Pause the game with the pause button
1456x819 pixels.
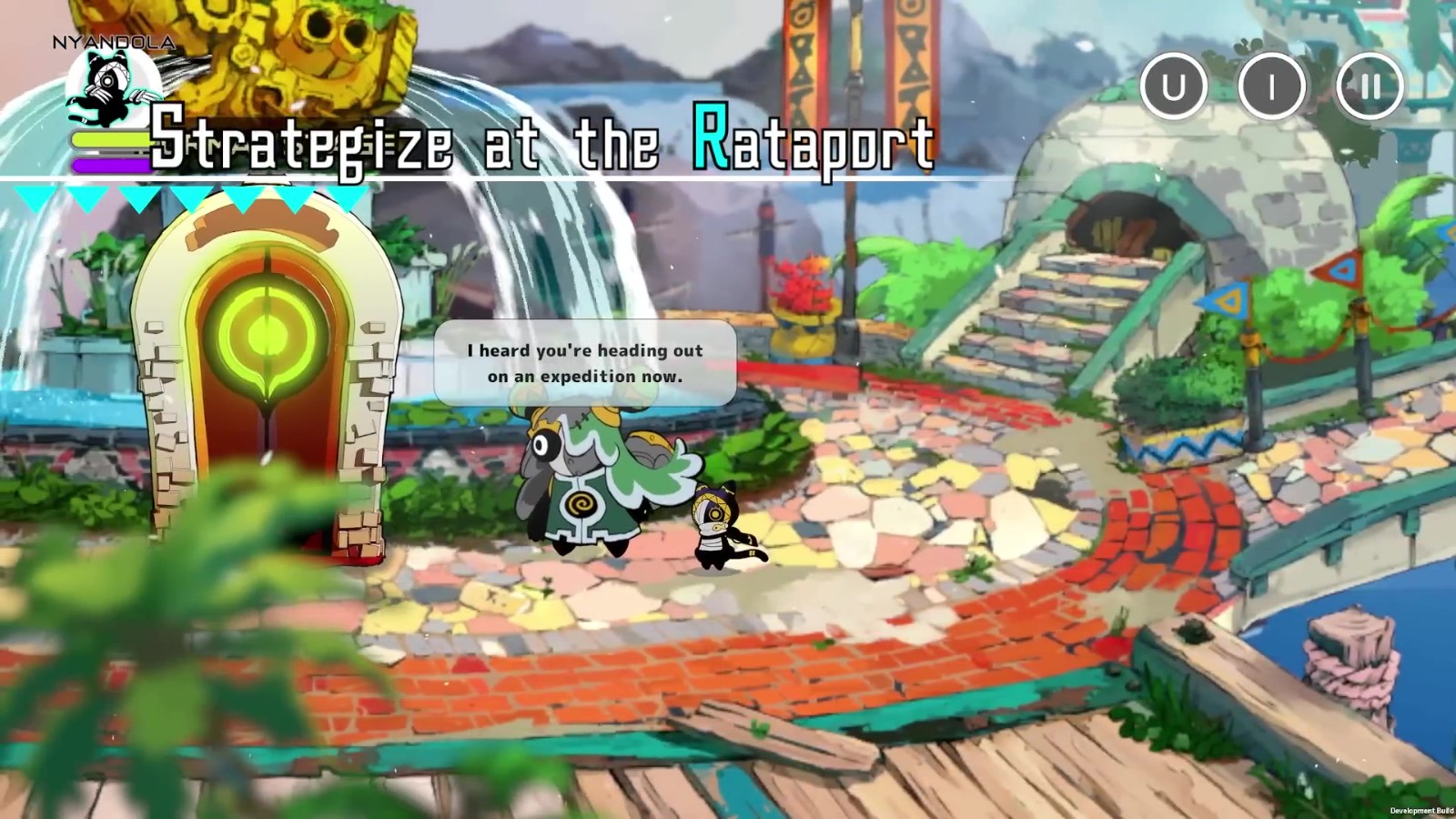(1370, 86)
